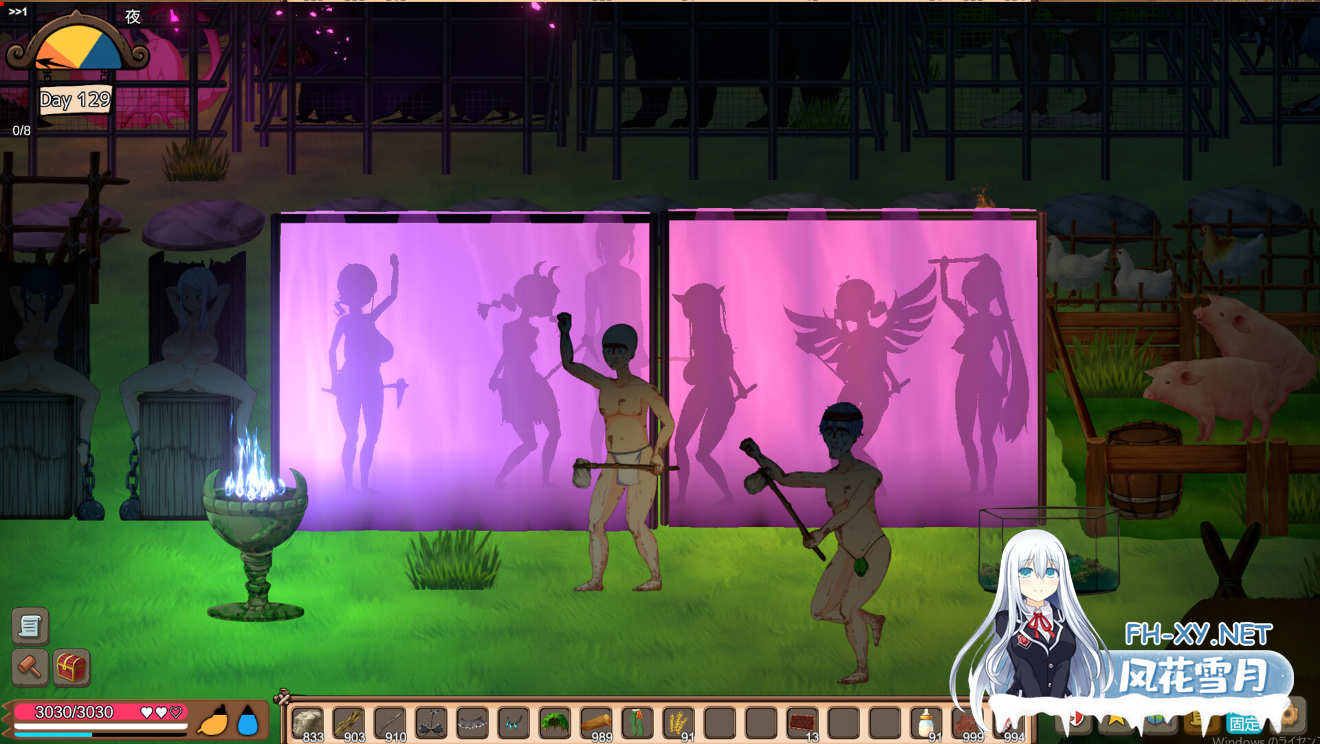
Task: Select the wheat bundle in the hotbar
Action: click(x=677, y=720)
